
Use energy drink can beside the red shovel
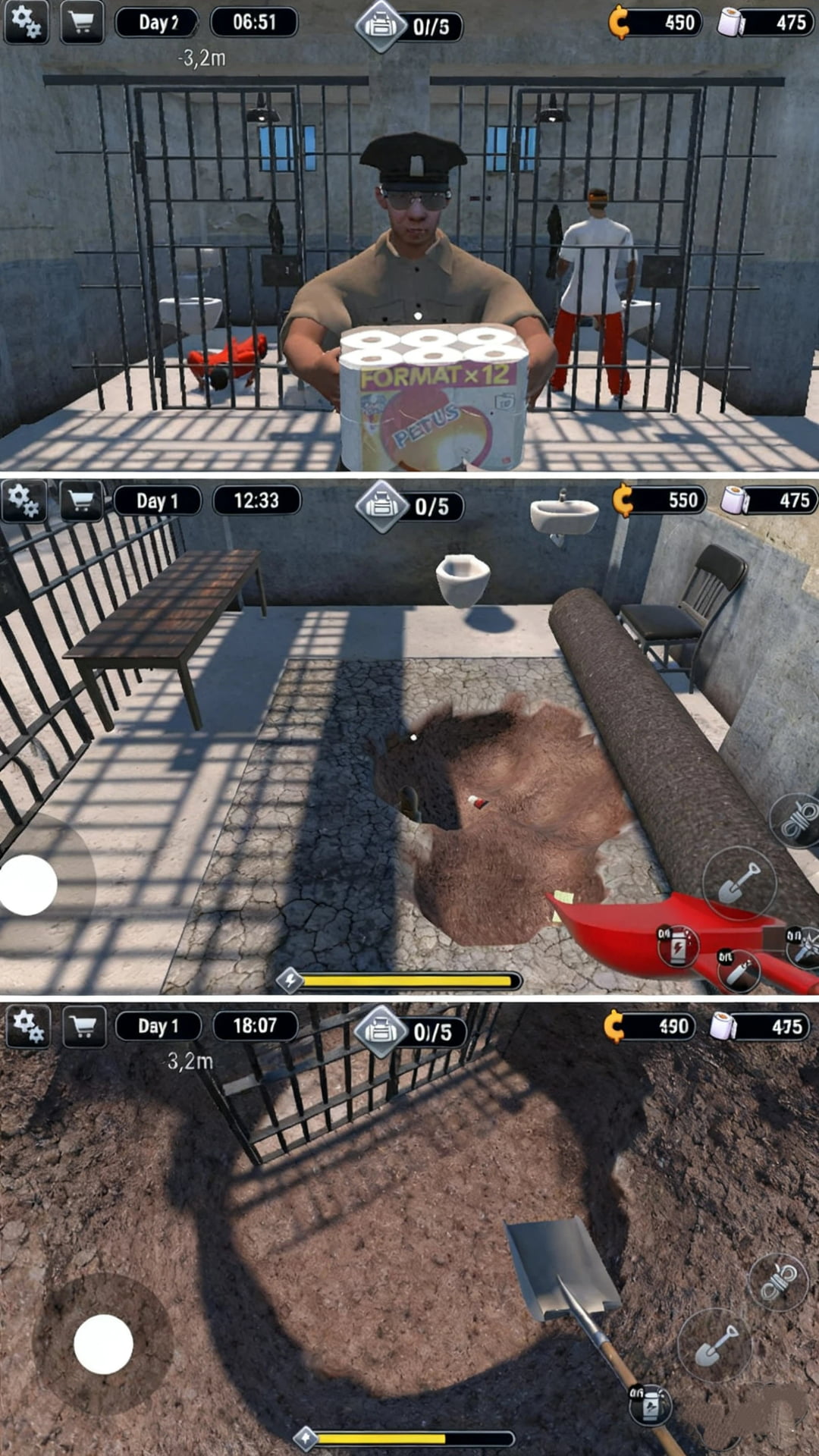[x=676, y=945]
